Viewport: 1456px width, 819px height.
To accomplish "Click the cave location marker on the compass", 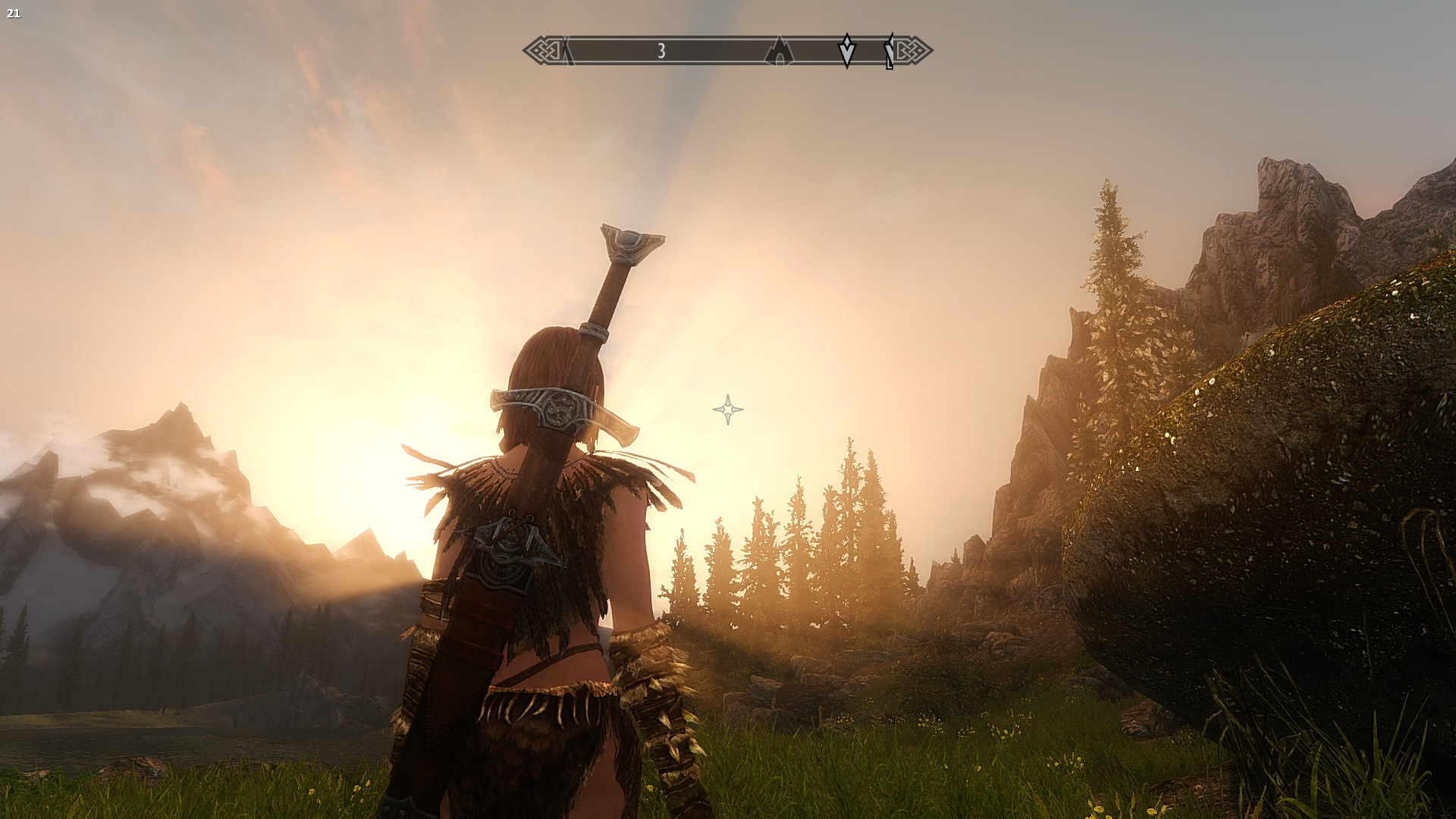I will [779, 52].
